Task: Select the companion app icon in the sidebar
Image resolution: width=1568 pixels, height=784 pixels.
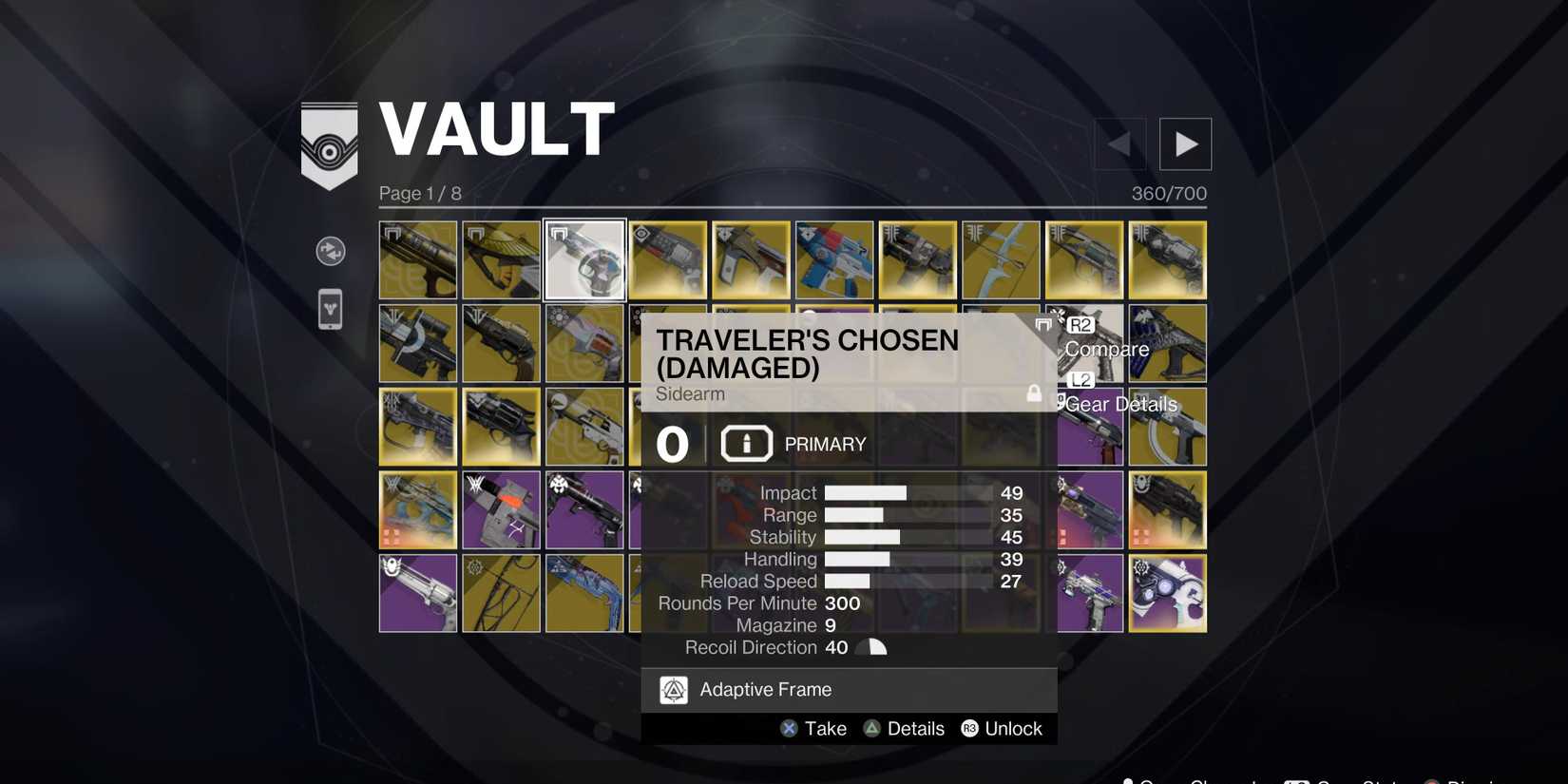Action: [330, 310]
